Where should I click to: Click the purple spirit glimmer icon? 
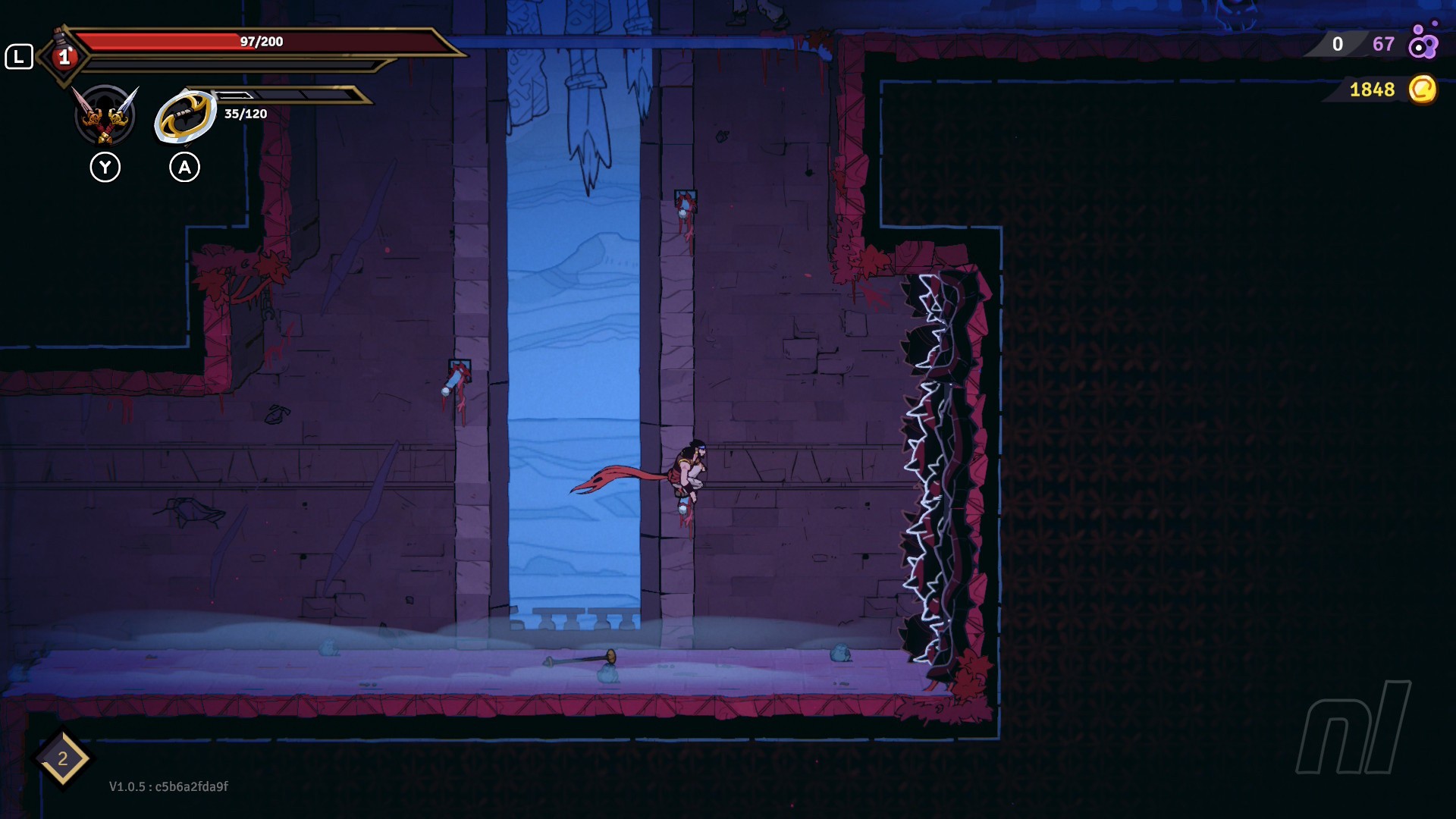click(1423, 42)
